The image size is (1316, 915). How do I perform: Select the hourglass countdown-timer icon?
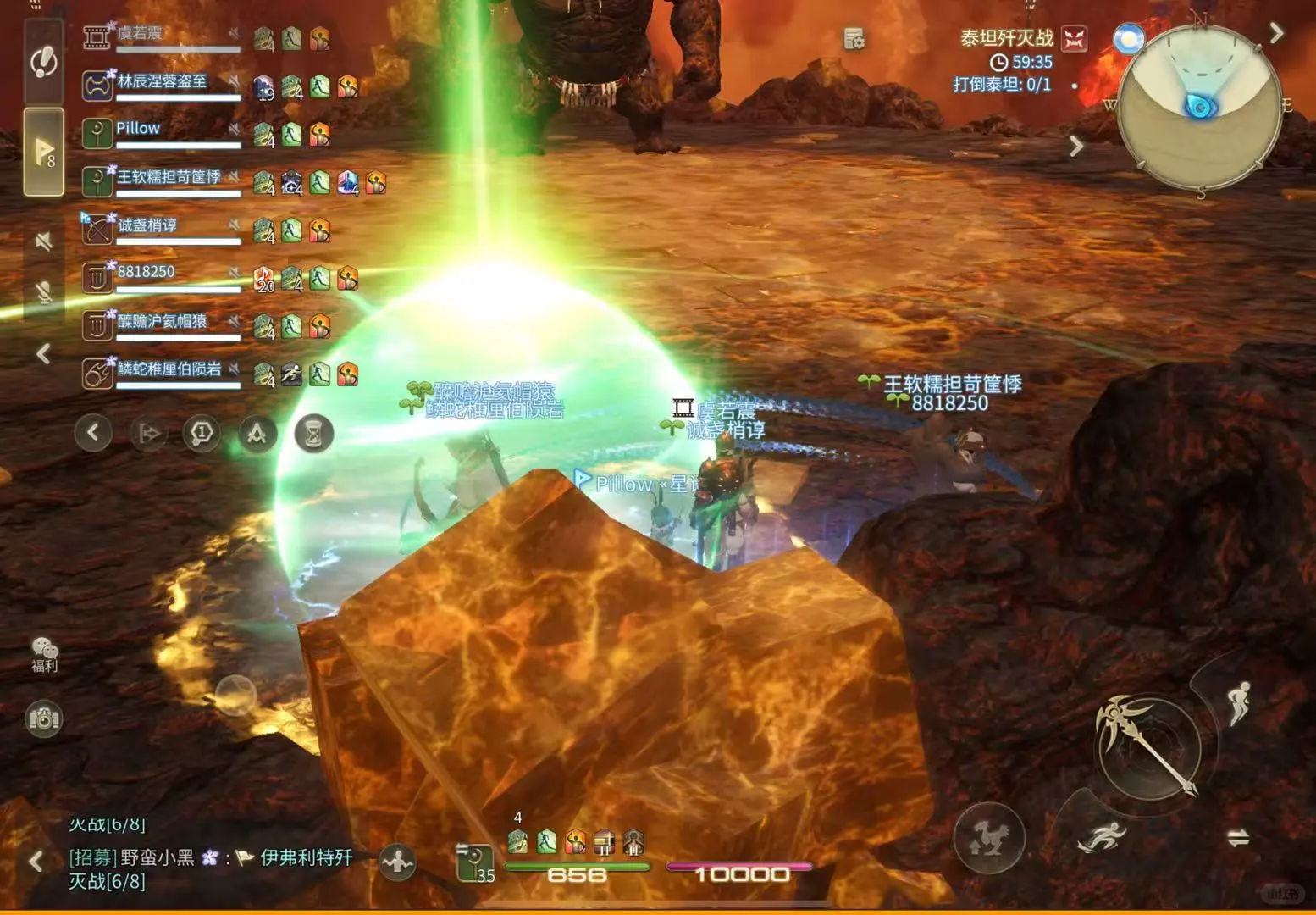[x=312, y=433]
